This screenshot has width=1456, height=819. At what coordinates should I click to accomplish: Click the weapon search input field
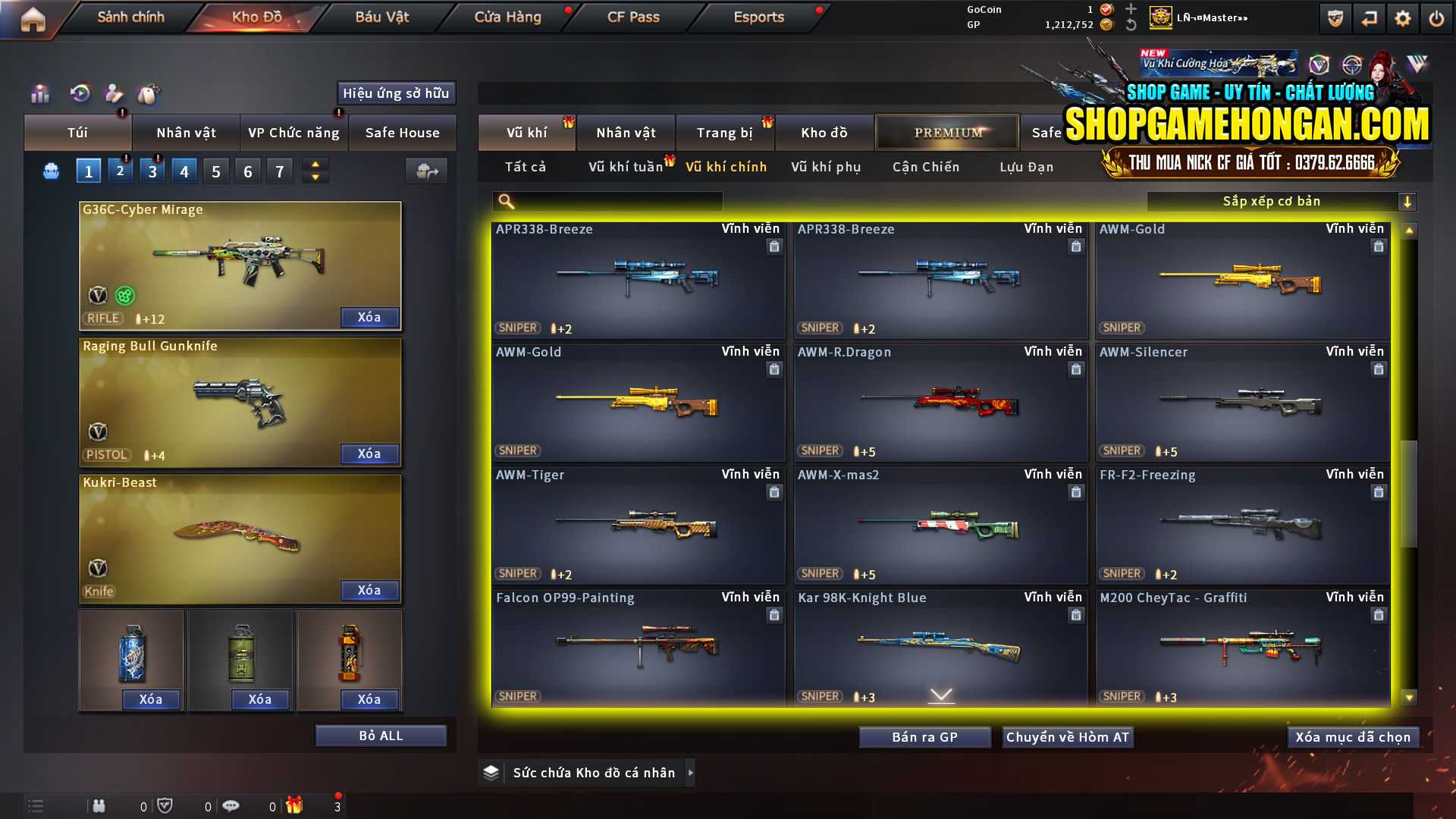click(607, 201)
